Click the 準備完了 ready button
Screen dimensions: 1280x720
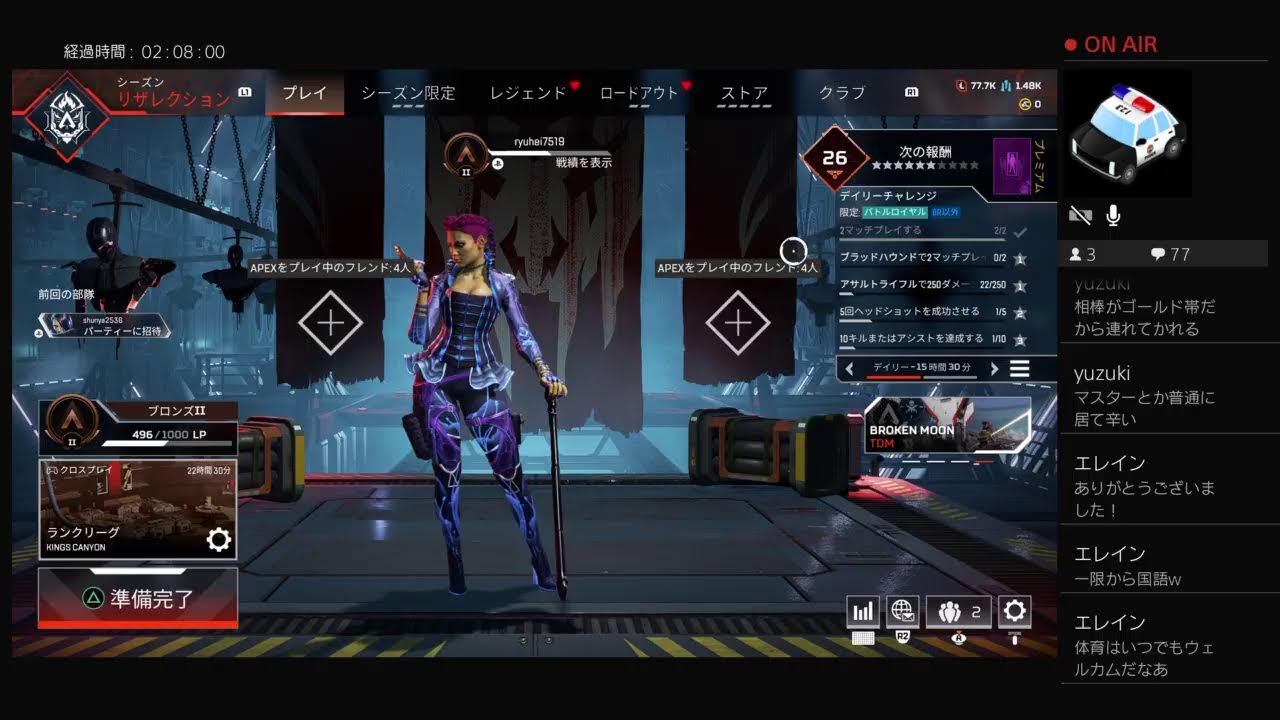(138, 598)
